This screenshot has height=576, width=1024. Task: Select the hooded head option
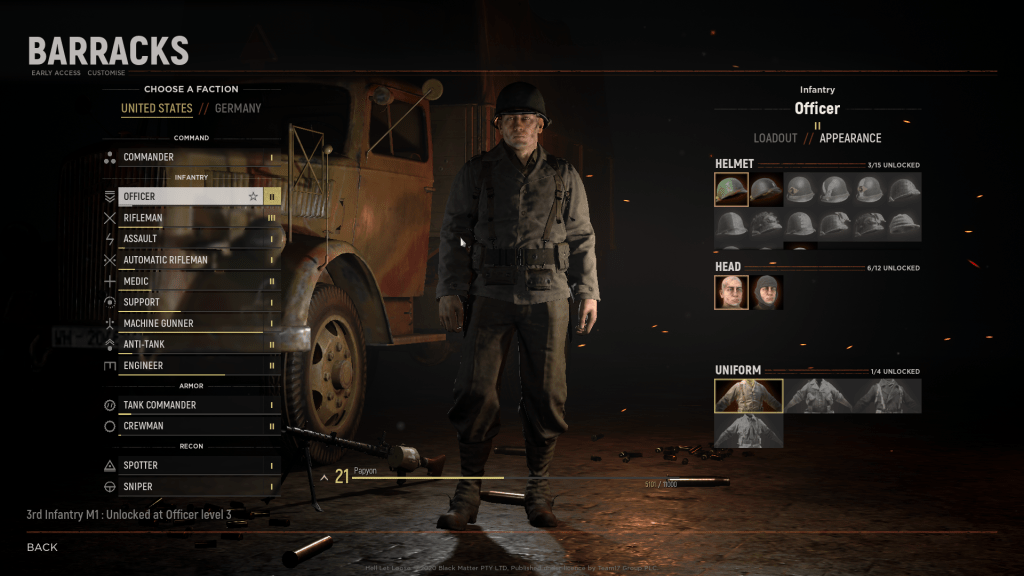coord(768,292)
